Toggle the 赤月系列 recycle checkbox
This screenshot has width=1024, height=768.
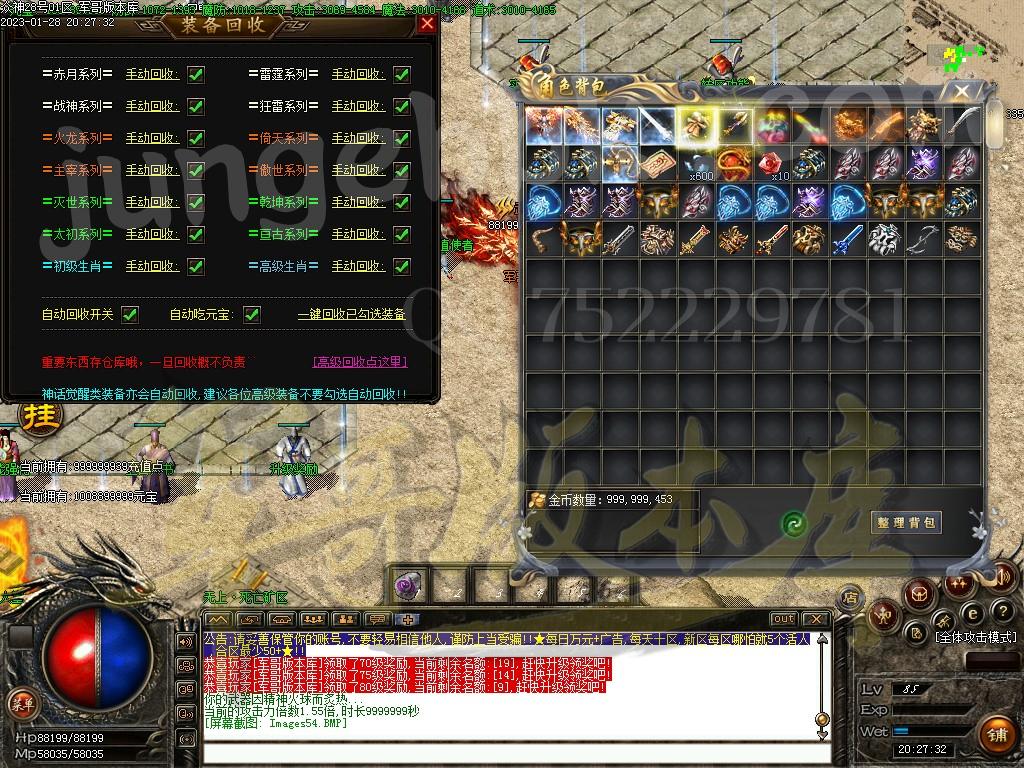(x=196, y=74)
